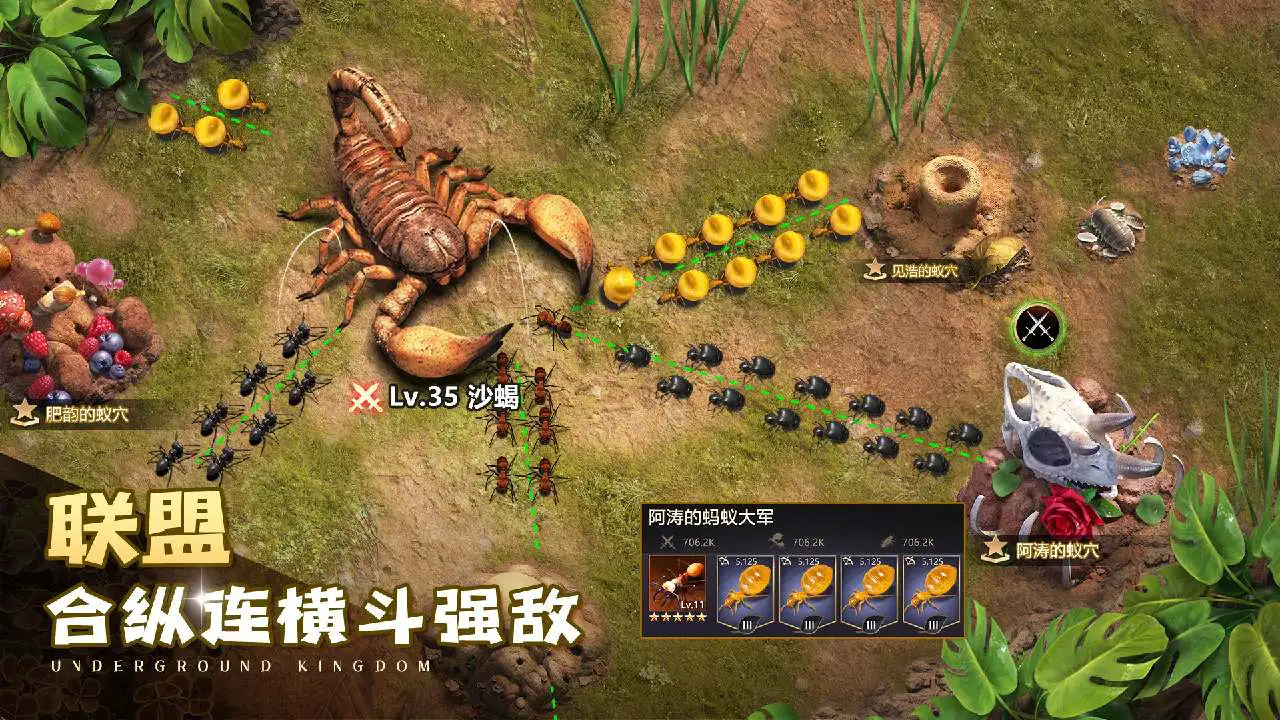Tap the insect stat icon showing 706.2K
The image size is (1280, 720).
pos(887,540)
